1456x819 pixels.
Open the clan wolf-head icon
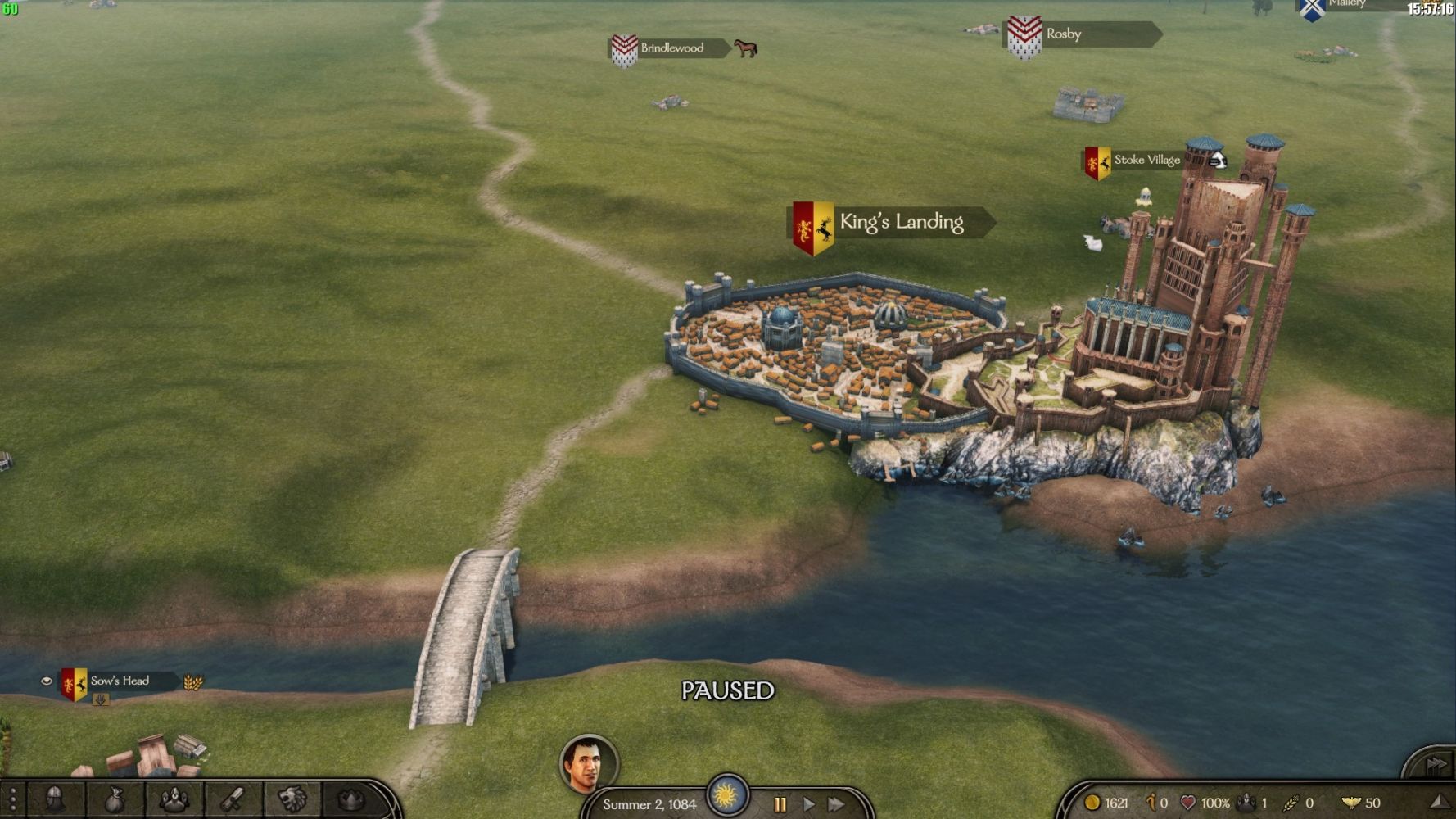292,799
